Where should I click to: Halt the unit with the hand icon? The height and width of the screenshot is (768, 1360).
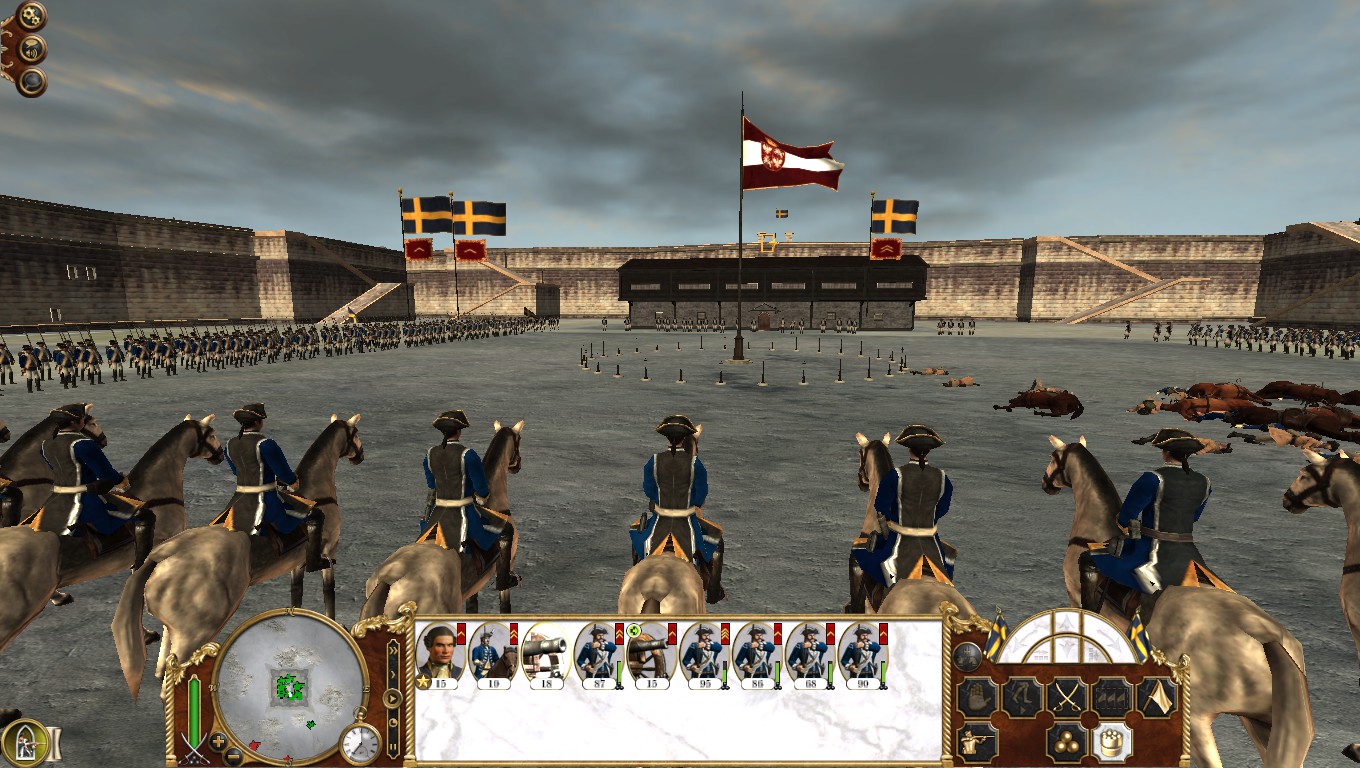pos(977,696)
